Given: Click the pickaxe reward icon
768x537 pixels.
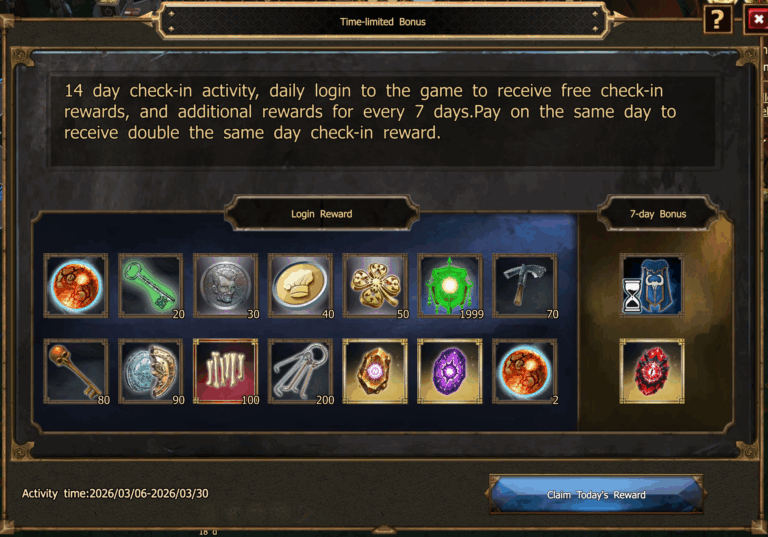Looking at the screenshot, I should [x=524, y=285].
